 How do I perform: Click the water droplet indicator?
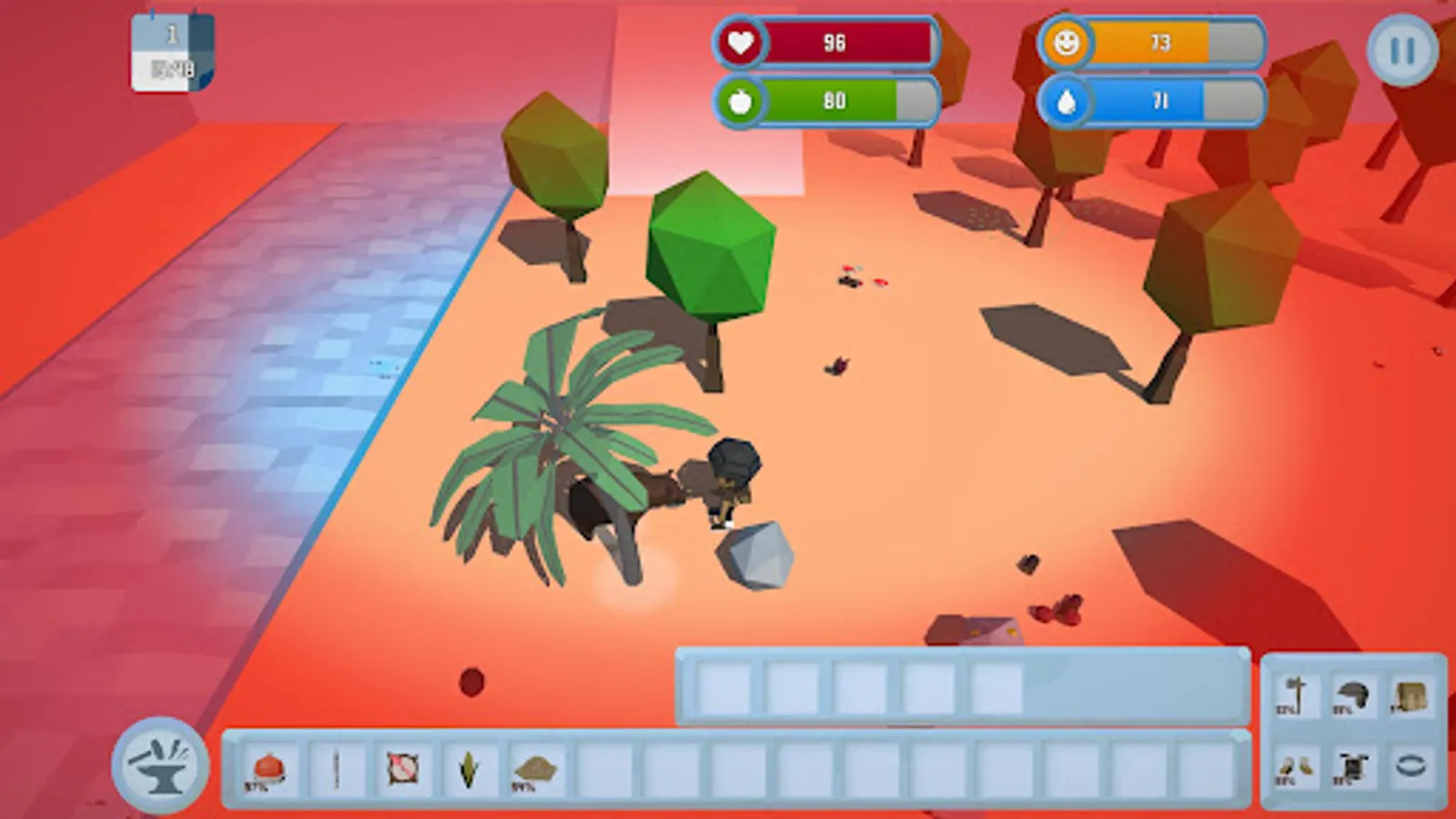[x=1067, y=100]
